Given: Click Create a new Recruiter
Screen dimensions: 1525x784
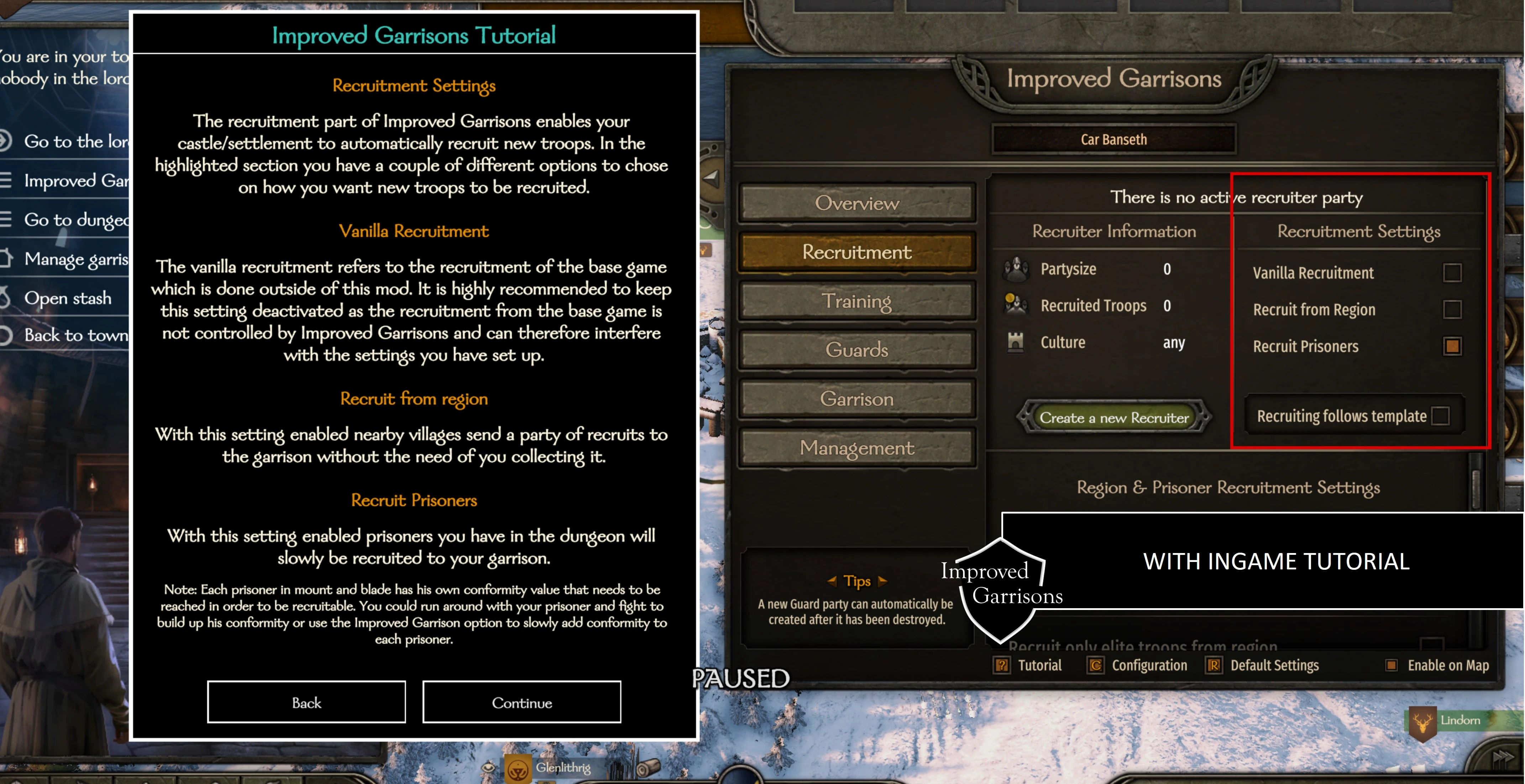Looking at the screenshot, I should coord(1115,416).
